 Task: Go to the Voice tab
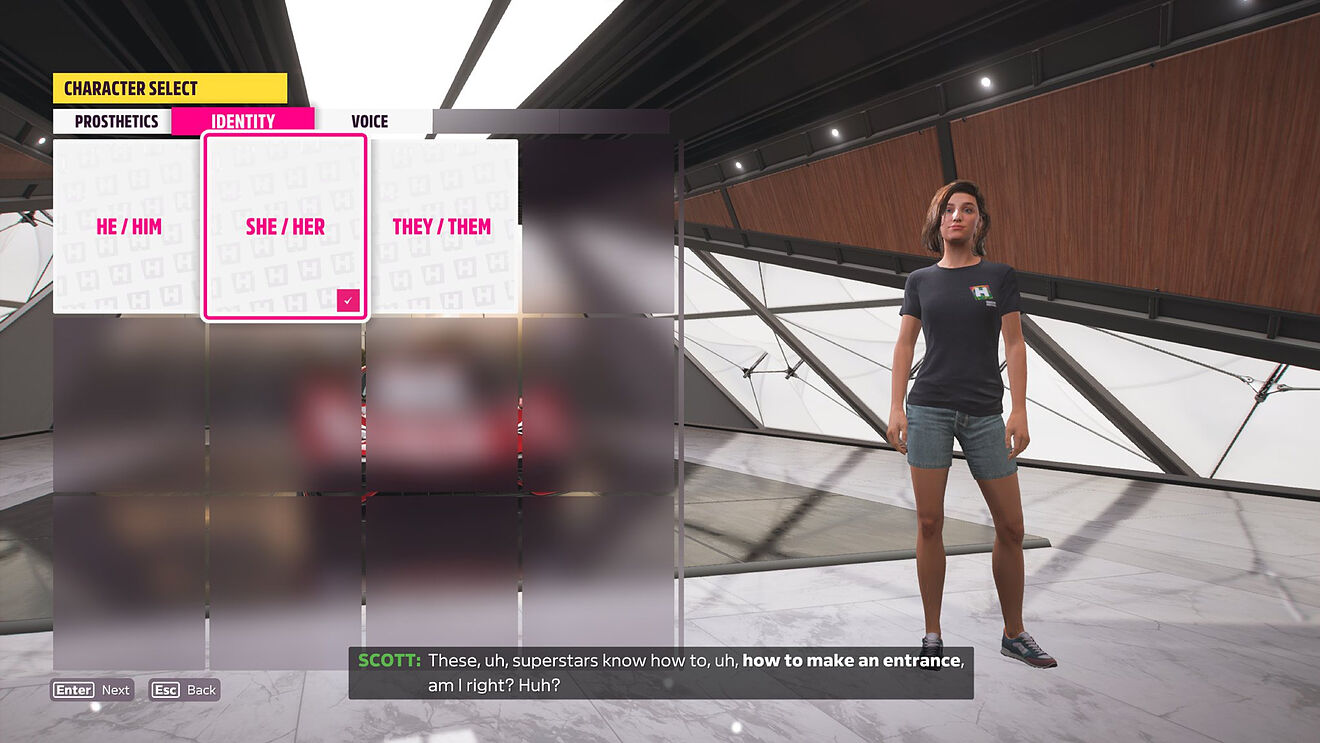pos(370,122)
